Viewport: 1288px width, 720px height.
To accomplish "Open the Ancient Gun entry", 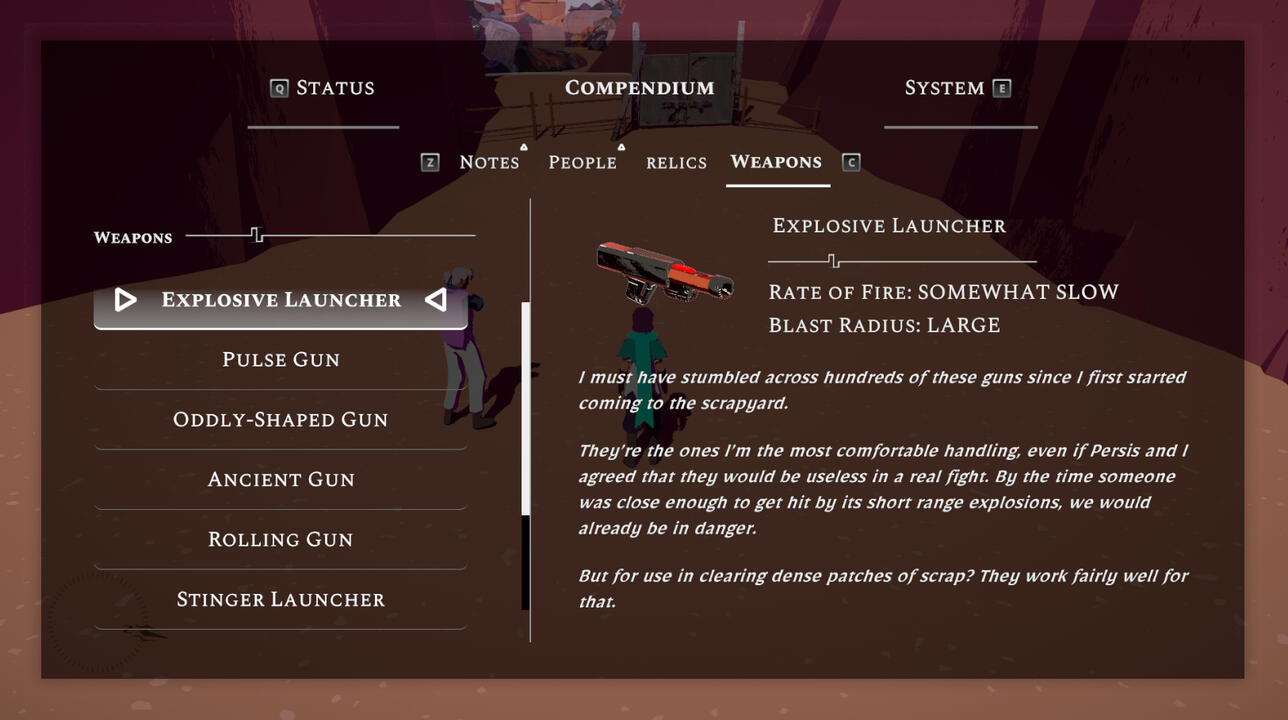I will click(281, 480).
